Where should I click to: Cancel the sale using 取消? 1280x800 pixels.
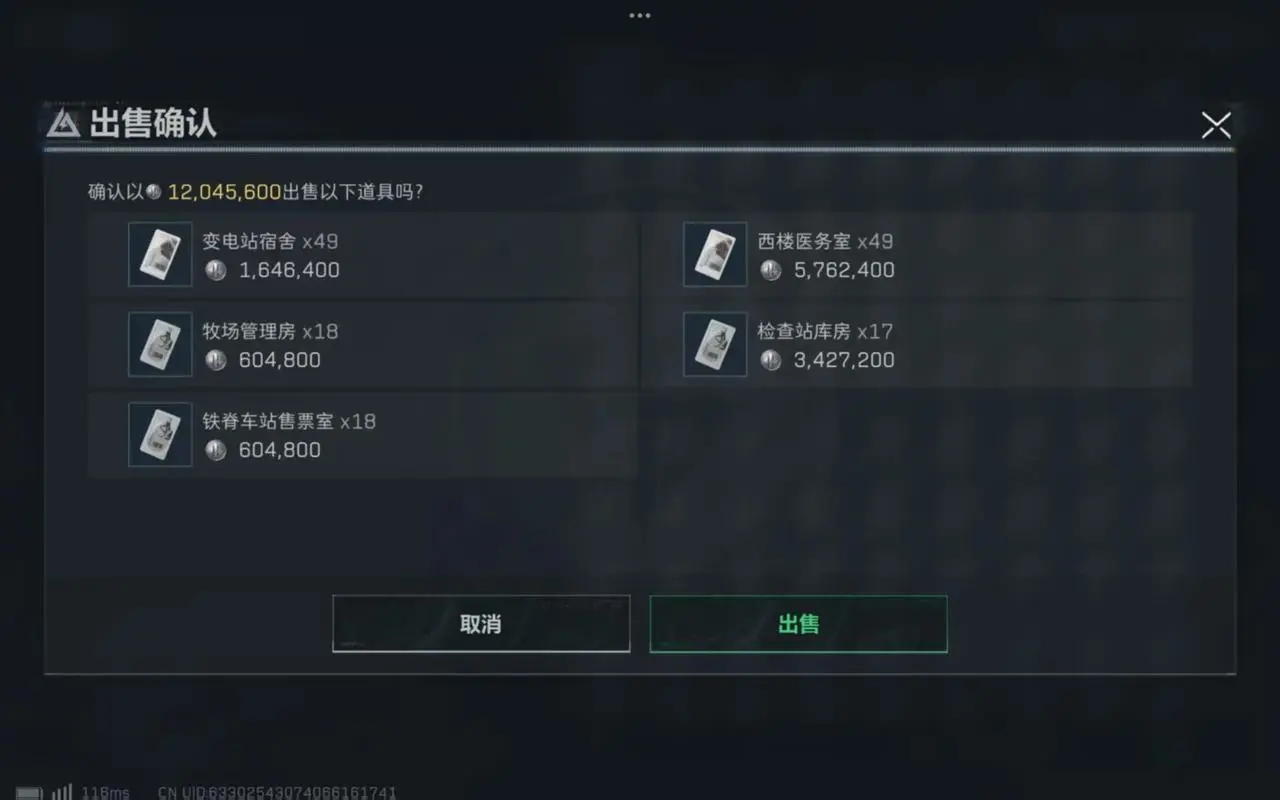coord(481,623)
